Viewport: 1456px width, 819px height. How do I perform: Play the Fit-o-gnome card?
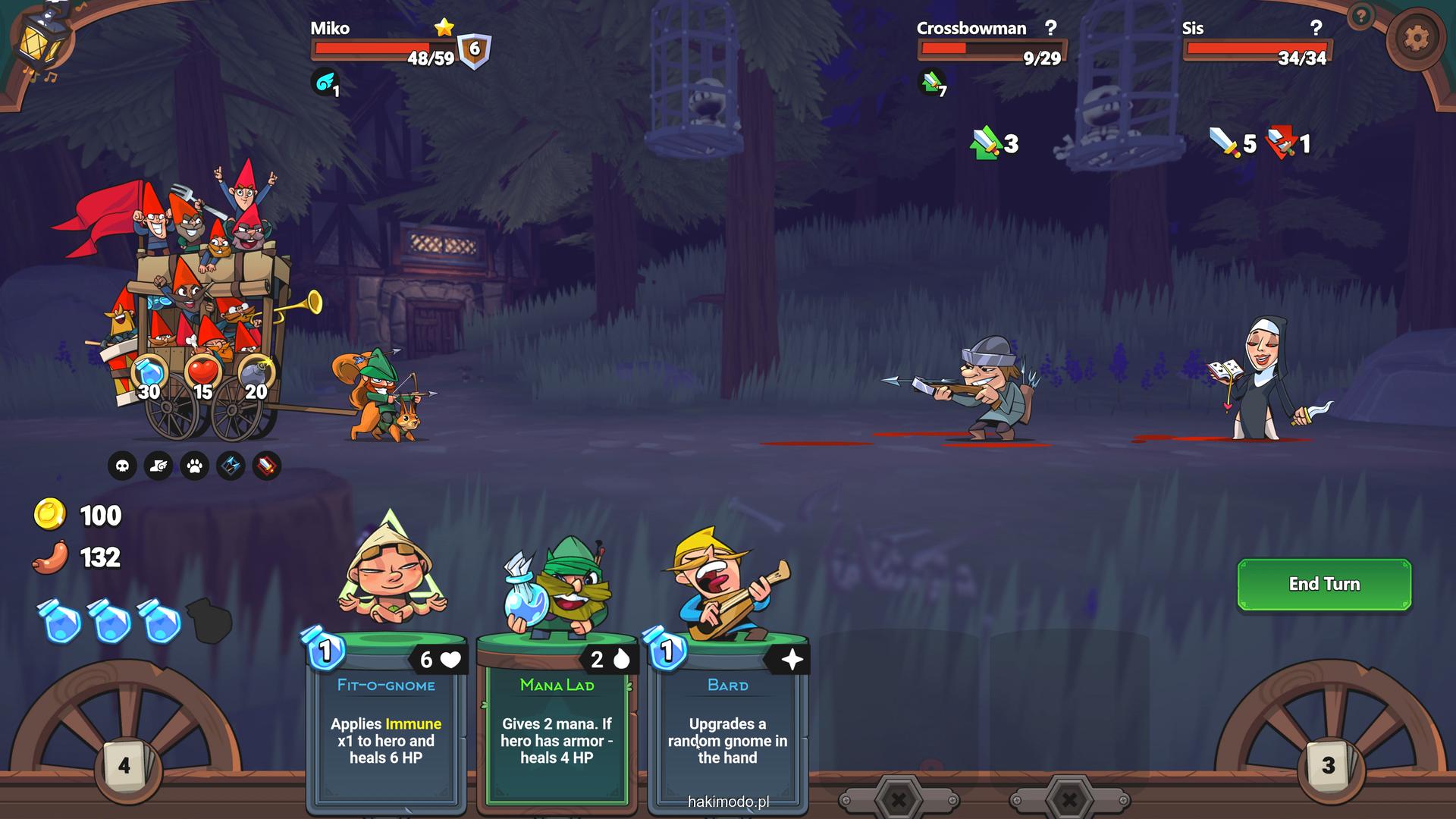point(386,720)
